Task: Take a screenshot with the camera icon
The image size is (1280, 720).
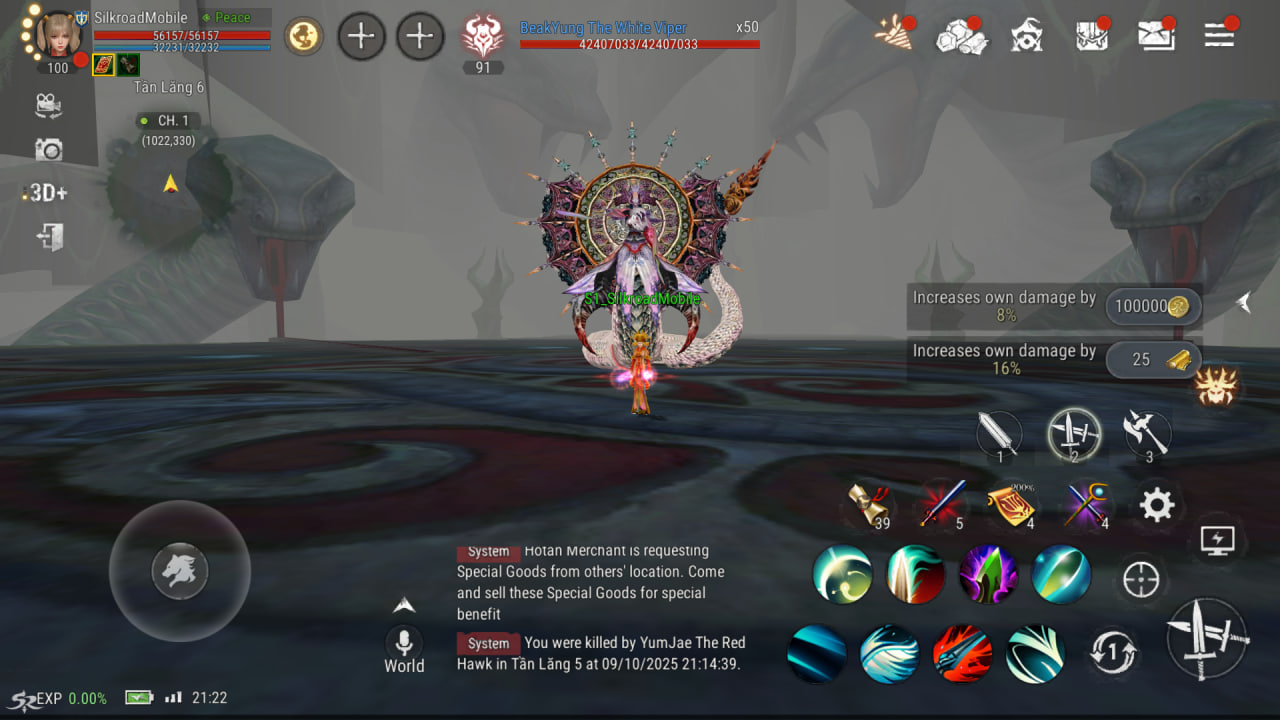Action: (x=48, y=150)
